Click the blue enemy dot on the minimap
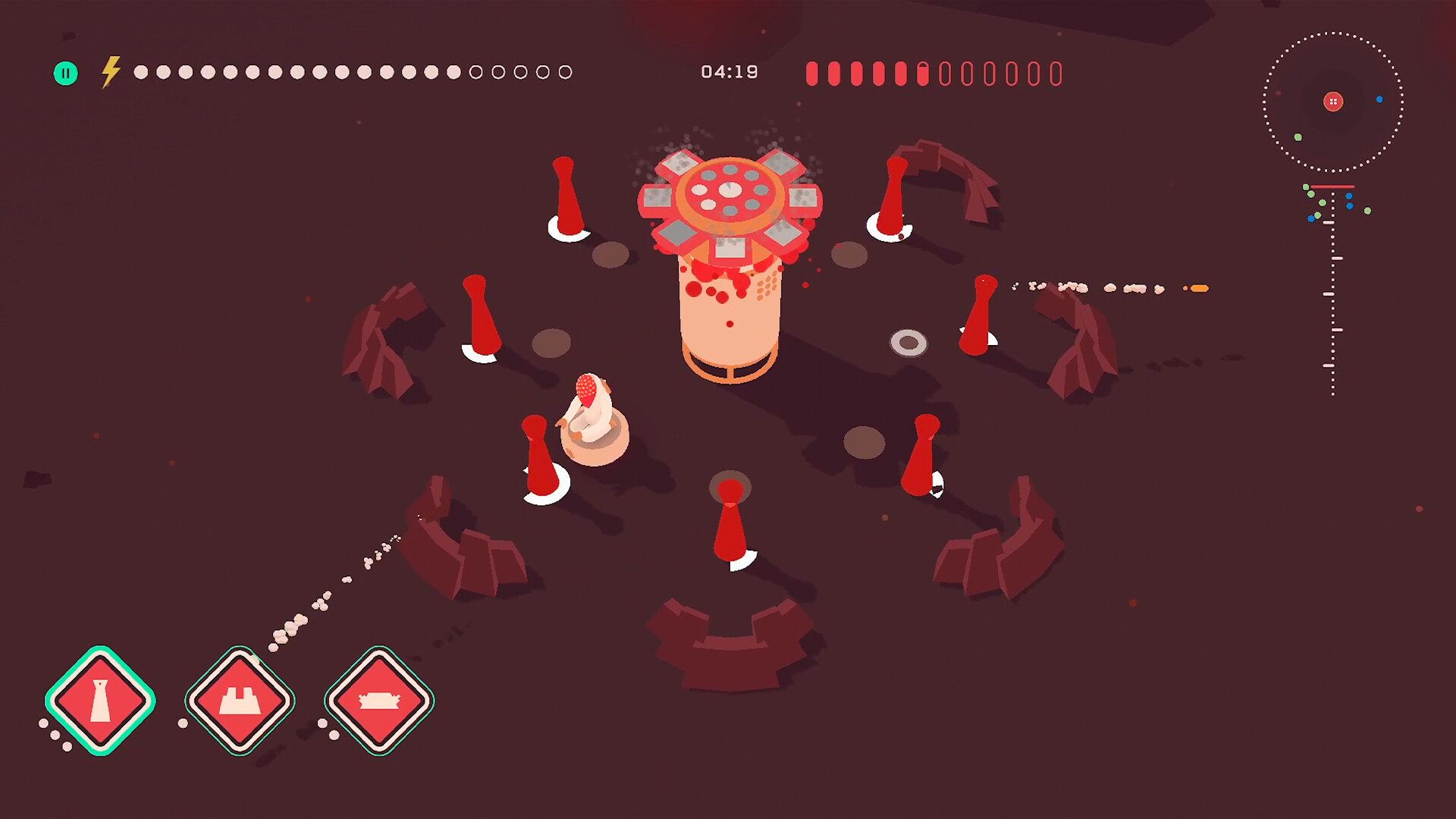The image size is (1456, 819). [x=1379, y=99]
